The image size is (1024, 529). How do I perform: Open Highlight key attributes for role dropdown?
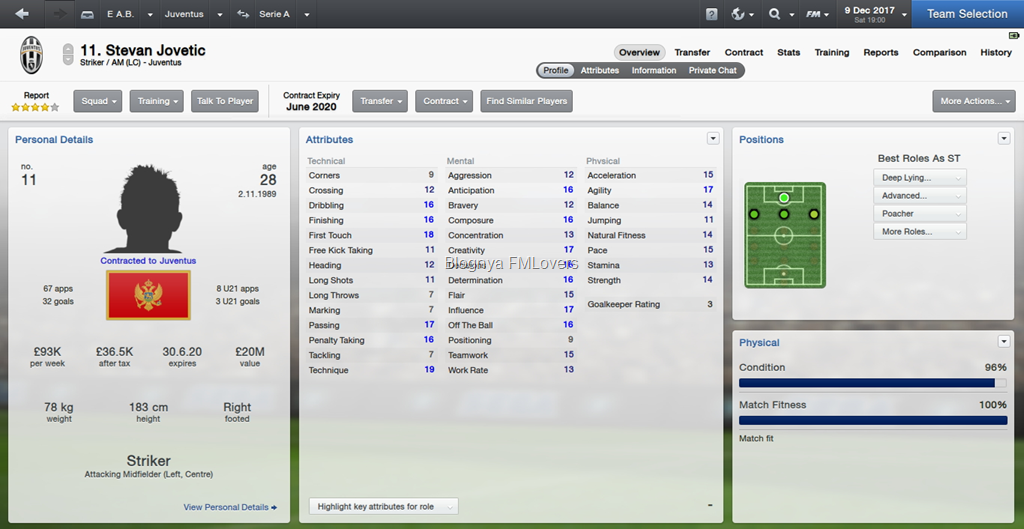pyautogui.click(x=383, y=507)
